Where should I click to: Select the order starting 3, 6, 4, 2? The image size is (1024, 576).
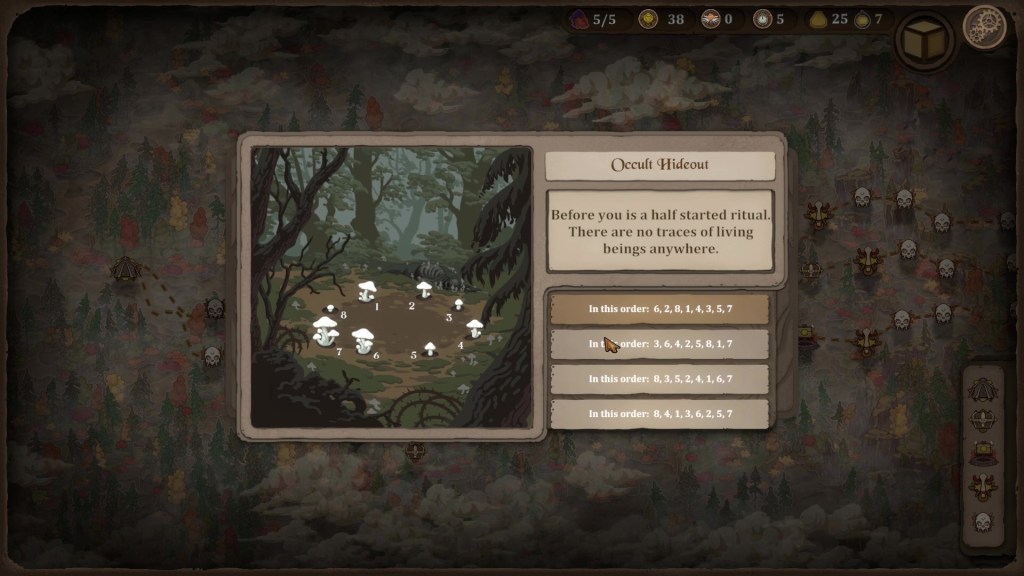click(659, 344)
